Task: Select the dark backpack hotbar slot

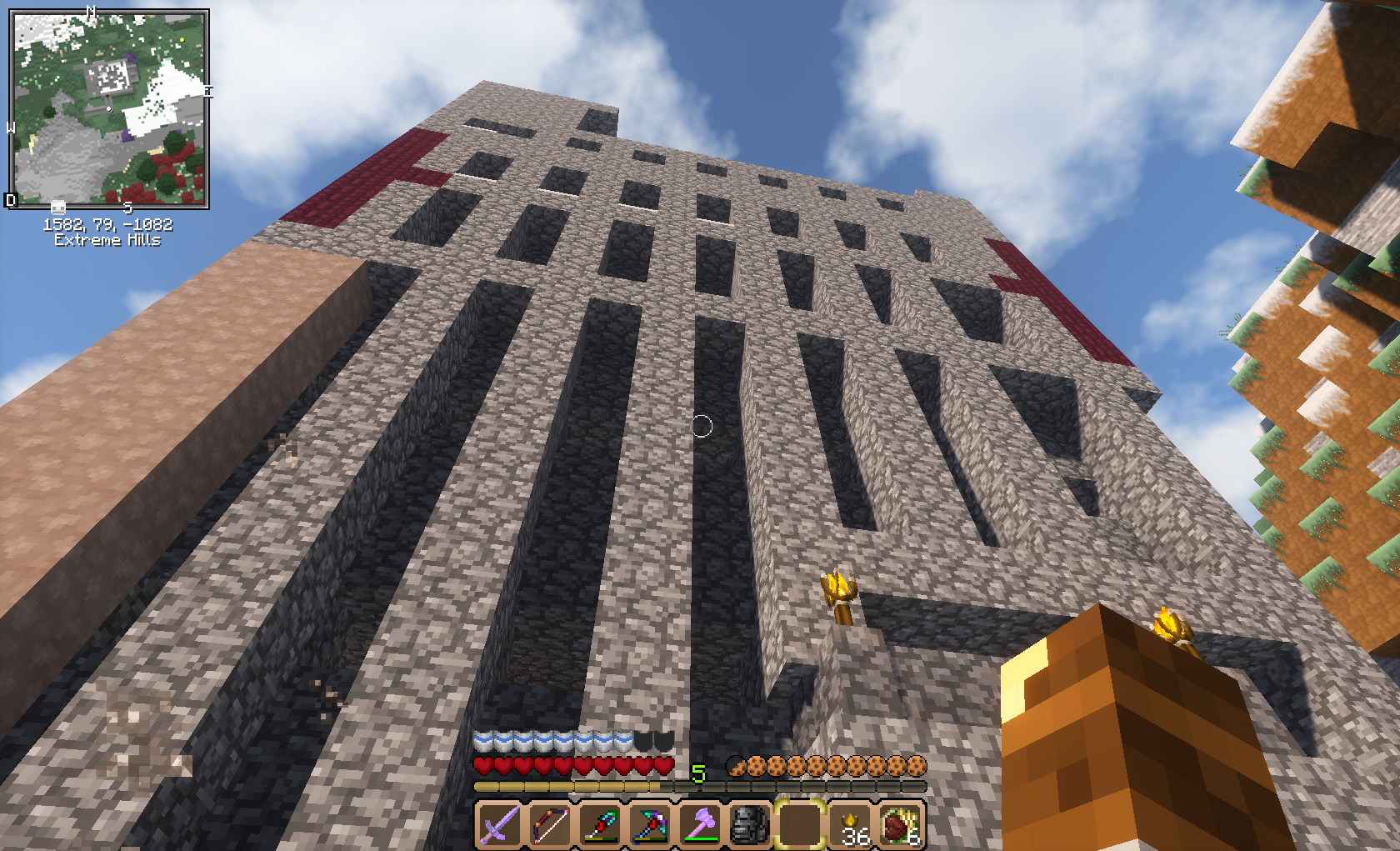Action: (749, 824)
